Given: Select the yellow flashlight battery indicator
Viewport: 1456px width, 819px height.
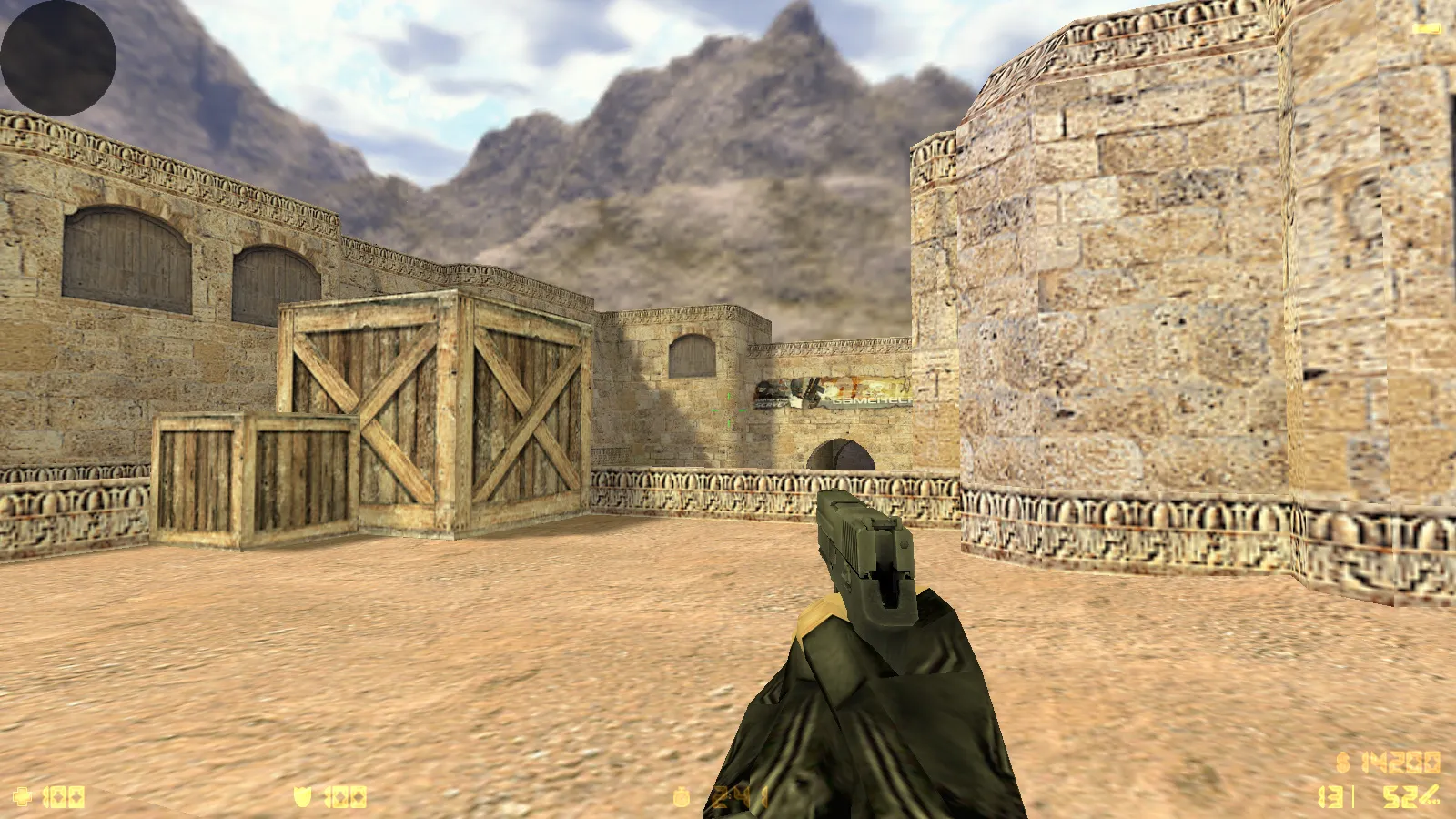Looking at the screenshot, I should 1429,29.
